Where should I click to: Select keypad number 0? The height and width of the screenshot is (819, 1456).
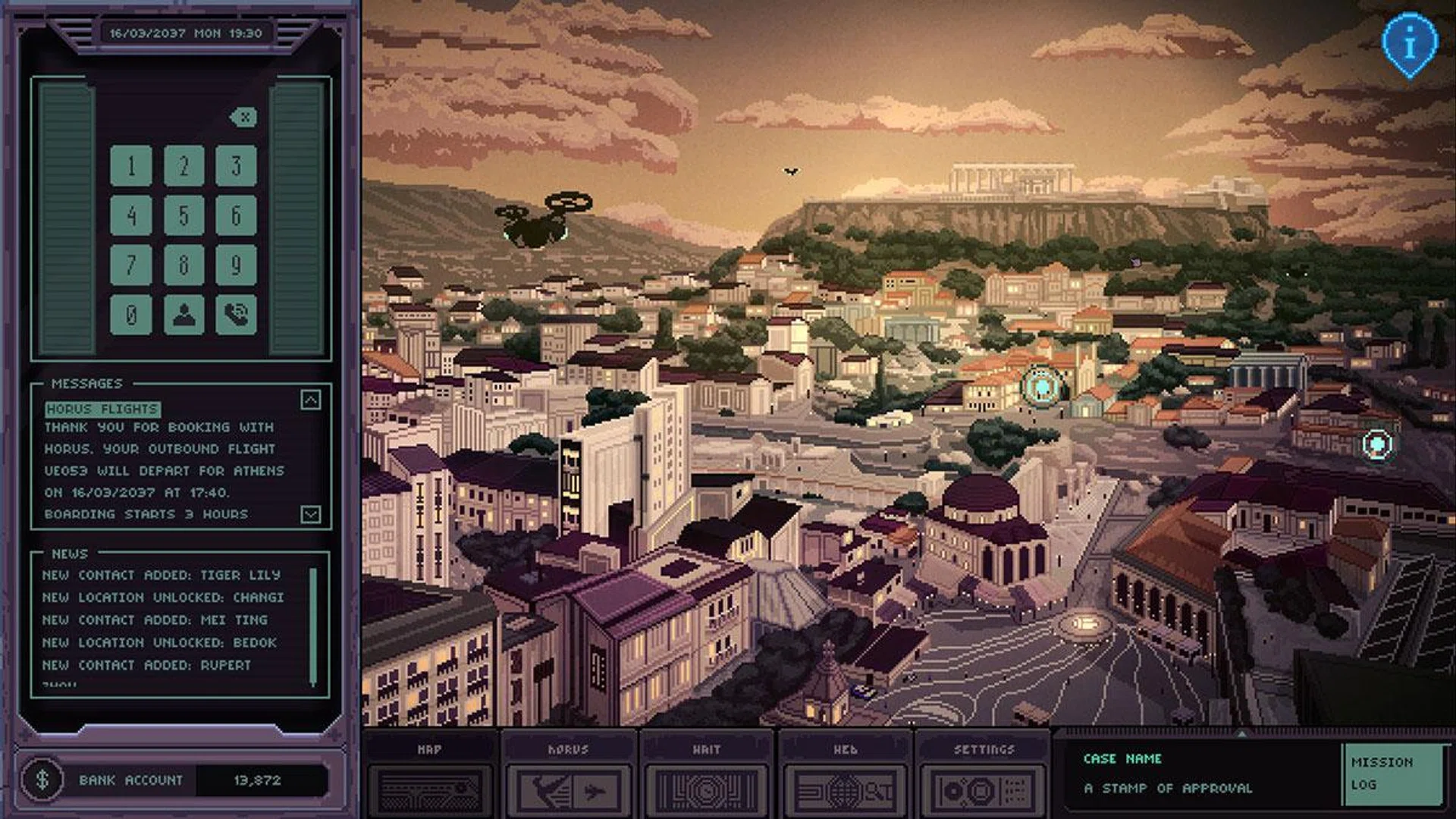point(131,314)
